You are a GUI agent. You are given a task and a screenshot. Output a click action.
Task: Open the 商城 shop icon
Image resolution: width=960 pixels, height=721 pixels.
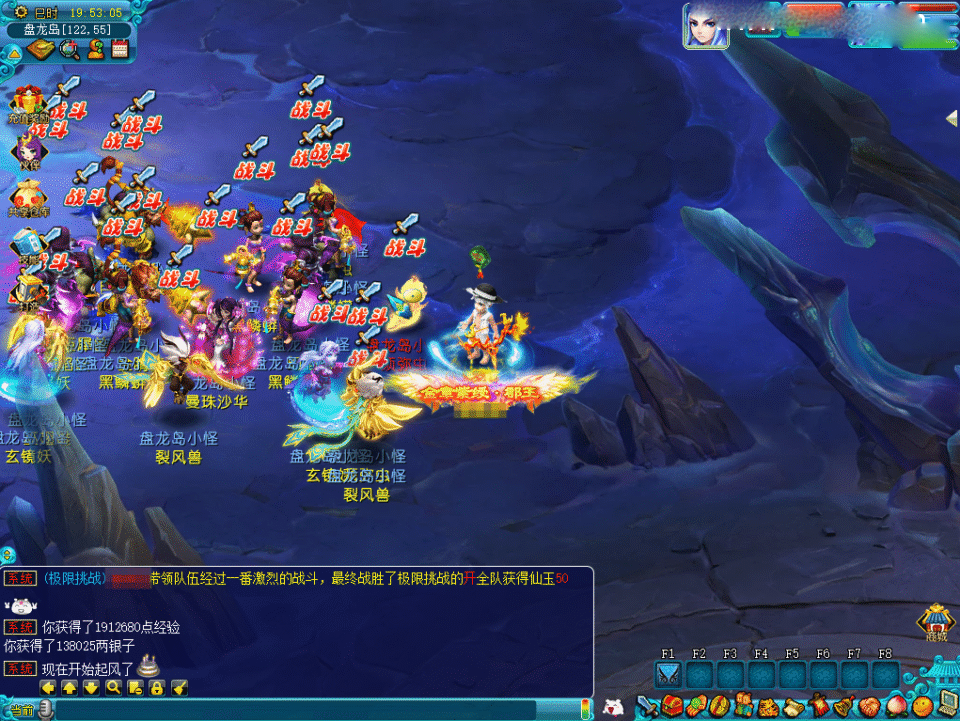[x=935, y=620]
